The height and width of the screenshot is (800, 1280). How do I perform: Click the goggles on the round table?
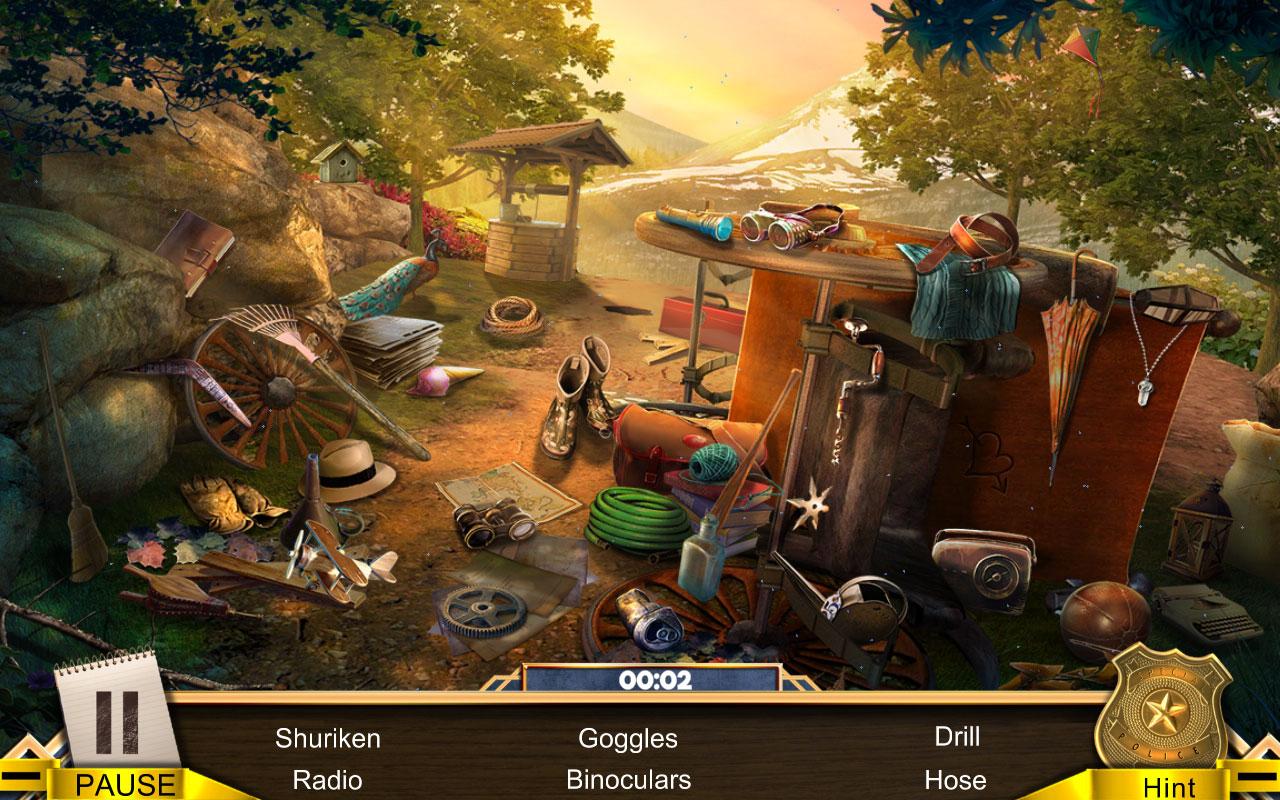click(x=781, y=228)
